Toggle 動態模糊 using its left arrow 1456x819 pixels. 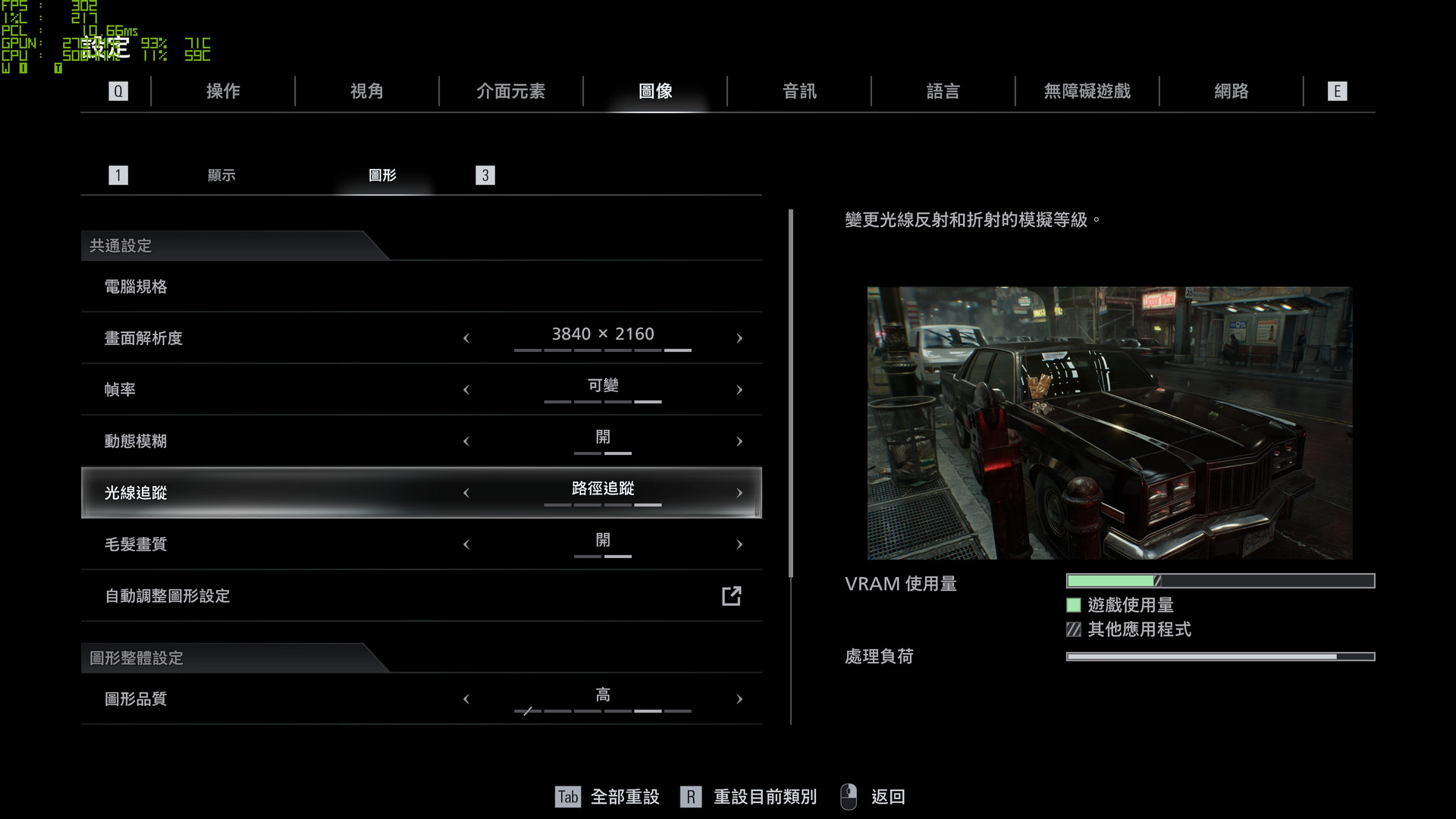pos(466,441)
